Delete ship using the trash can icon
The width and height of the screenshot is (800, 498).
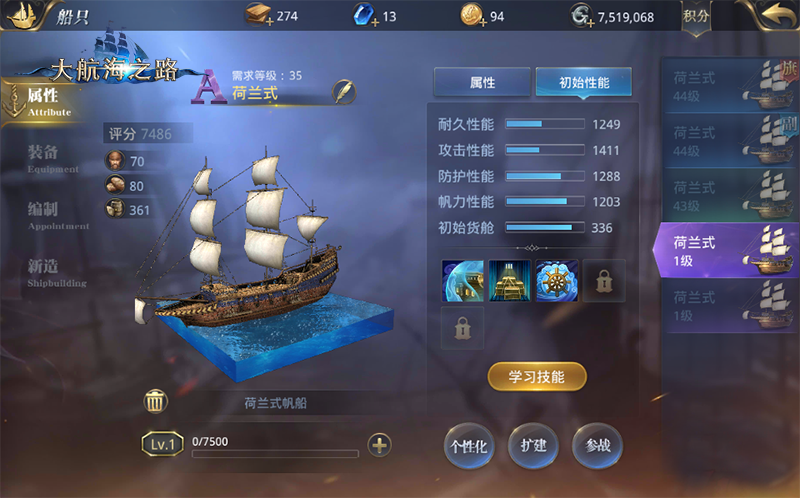point(156,402)
